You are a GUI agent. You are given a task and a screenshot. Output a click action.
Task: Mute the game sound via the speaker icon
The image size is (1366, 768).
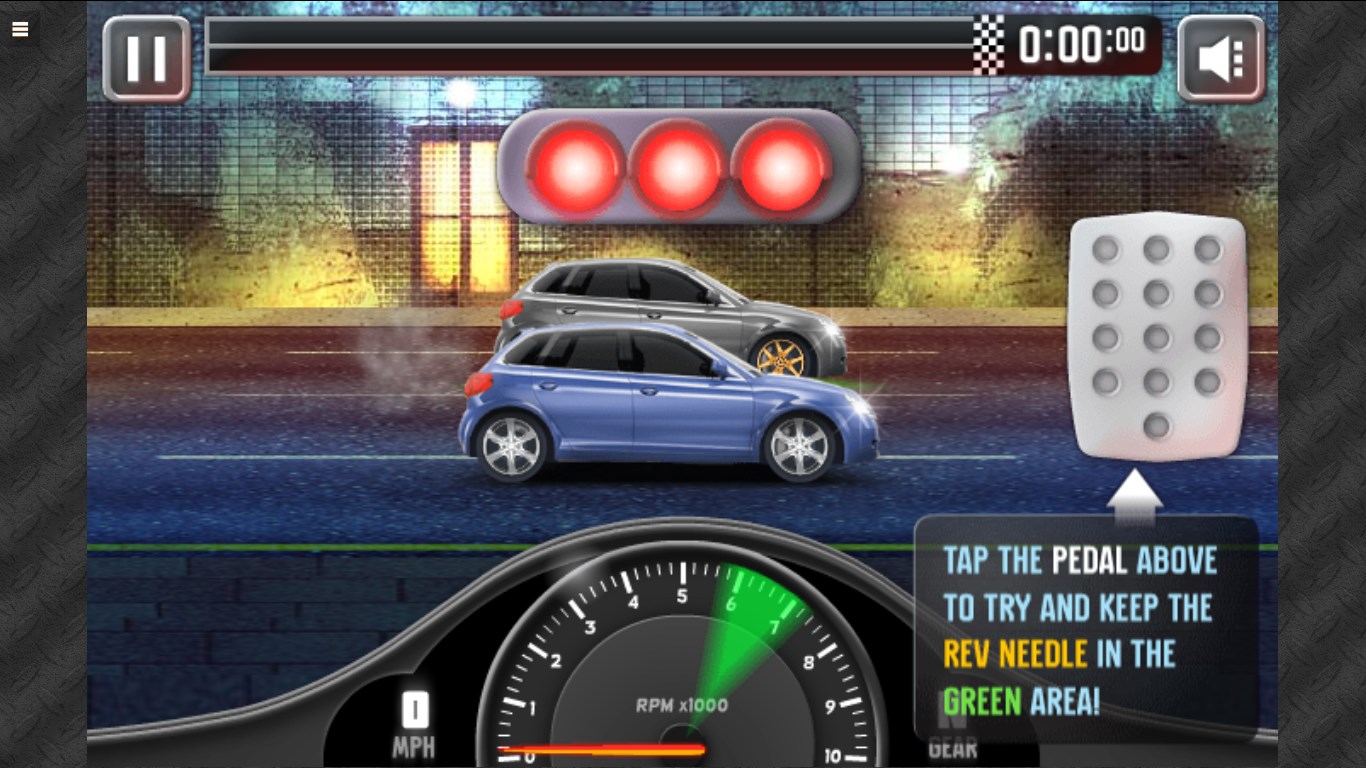point(1220,57)
